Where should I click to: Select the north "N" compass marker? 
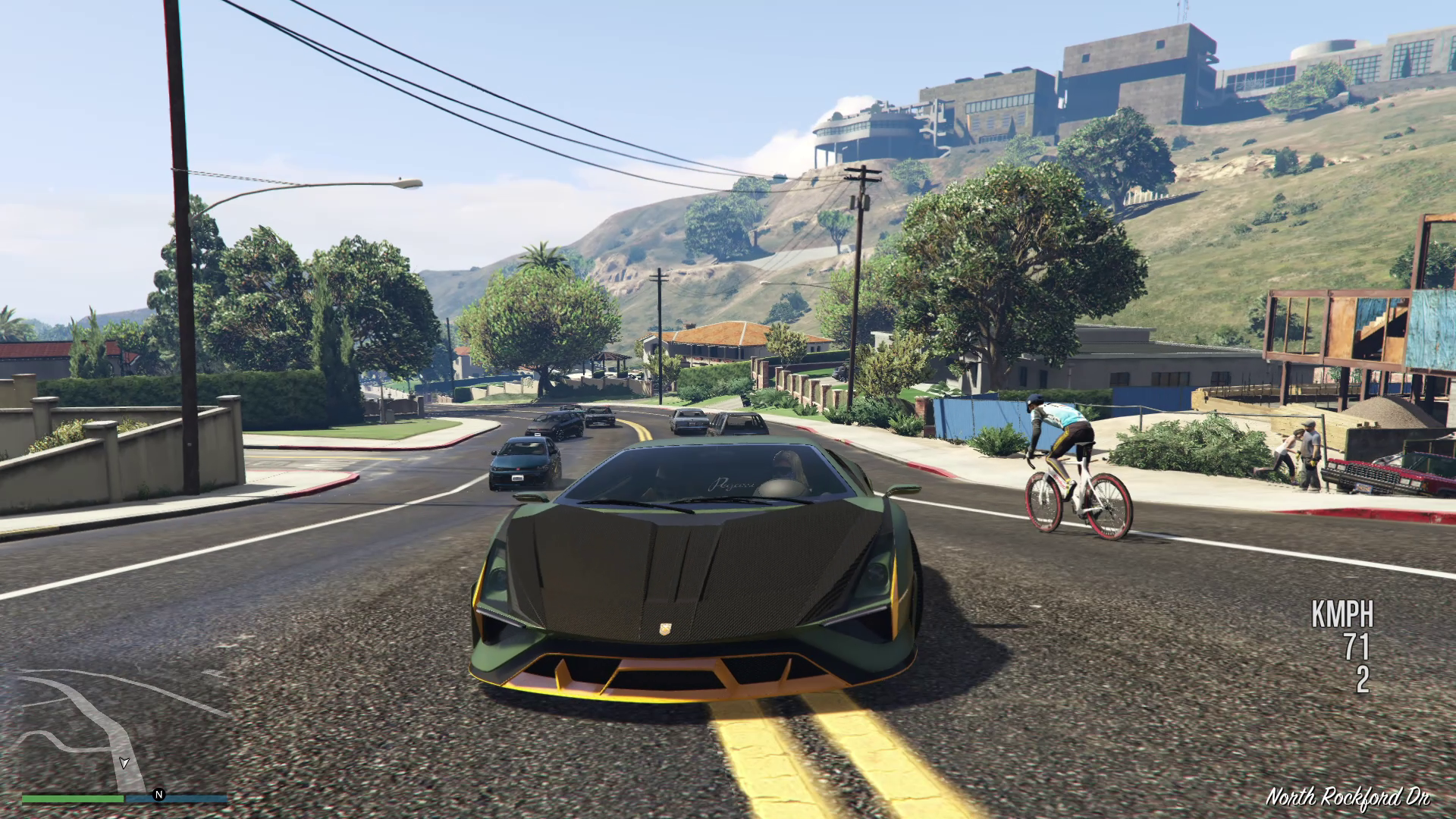coord(158,795)
